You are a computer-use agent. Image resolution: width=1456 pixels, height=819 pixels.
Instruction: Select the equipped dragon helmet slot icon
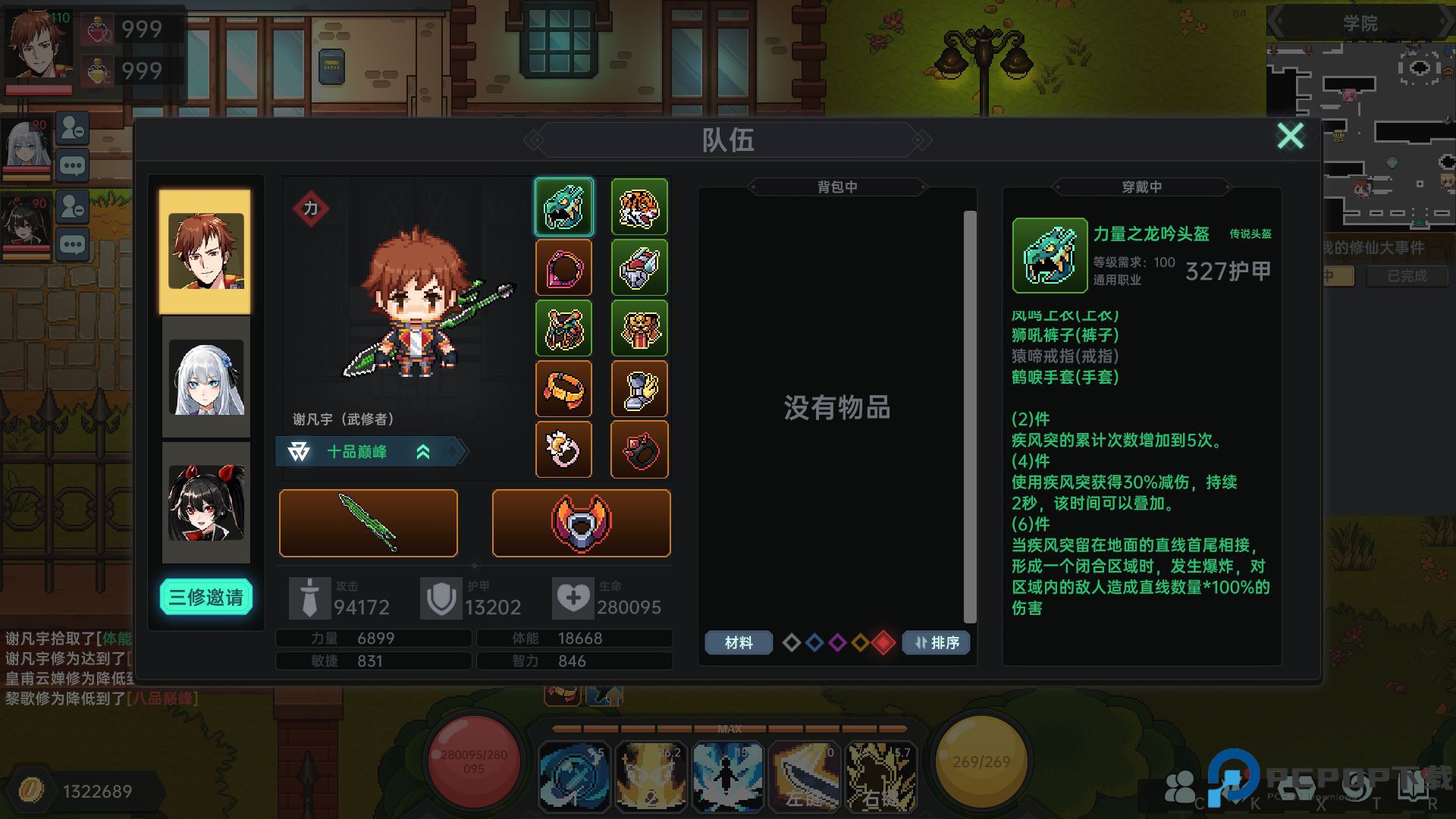564,206
